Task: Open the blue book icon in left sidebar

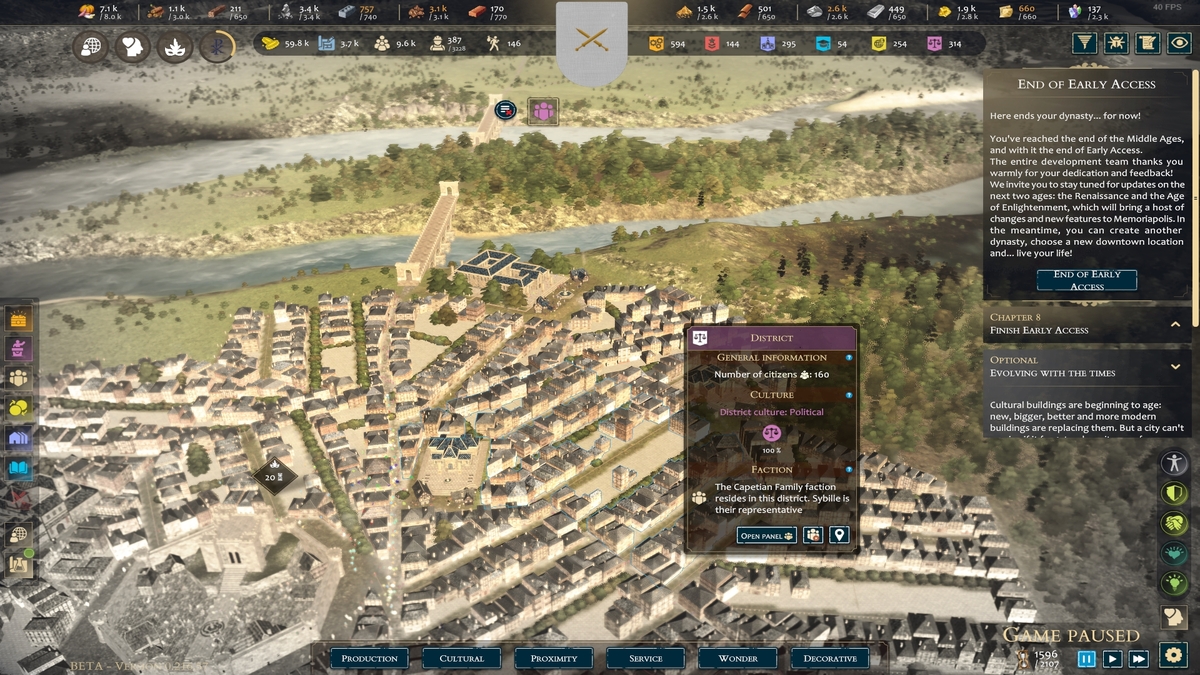Action: (x=19, y=468)
